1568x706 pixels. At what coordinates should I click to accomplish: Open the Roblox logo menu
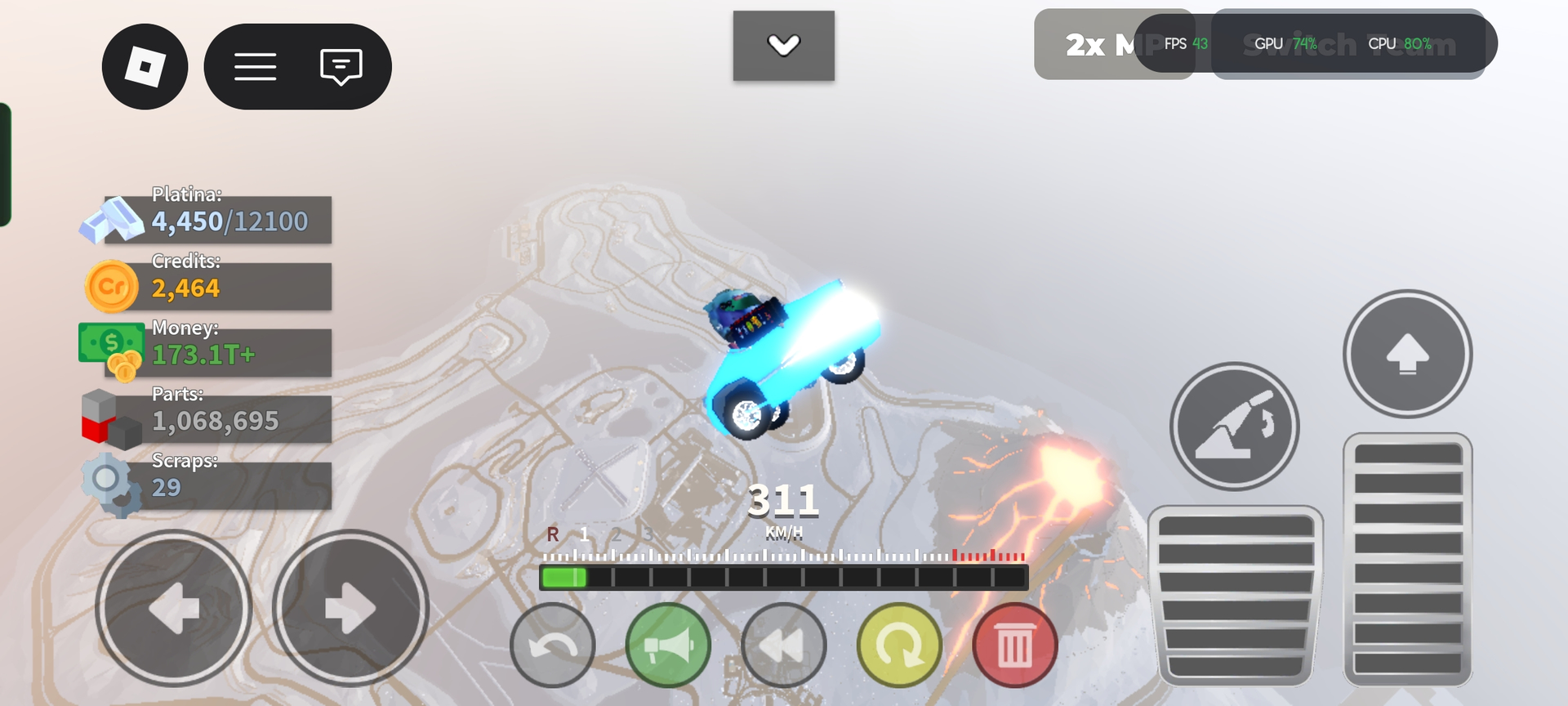tap(145, 66)
